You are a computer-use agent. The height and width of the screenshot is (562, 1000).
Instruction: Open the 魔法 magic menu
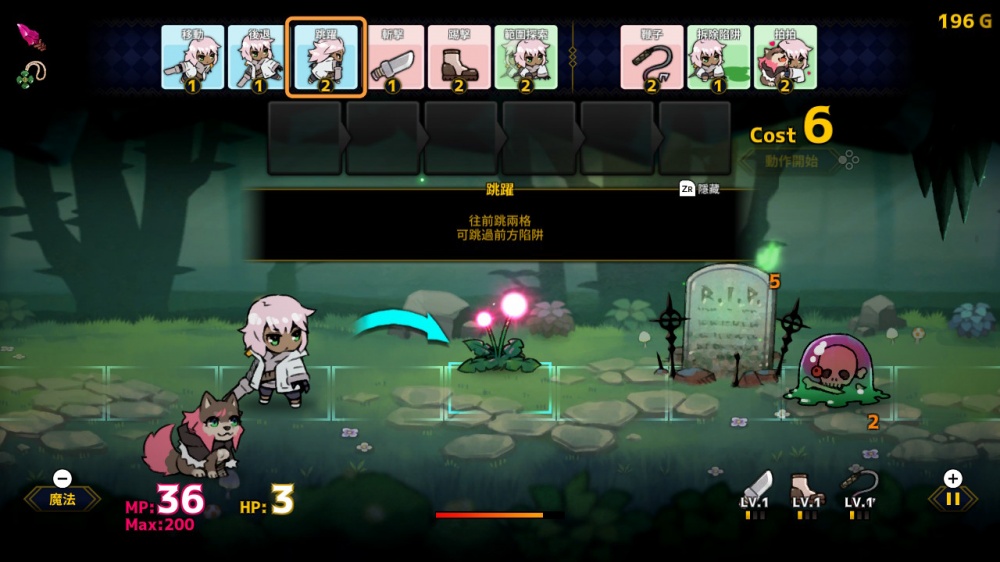62,498
